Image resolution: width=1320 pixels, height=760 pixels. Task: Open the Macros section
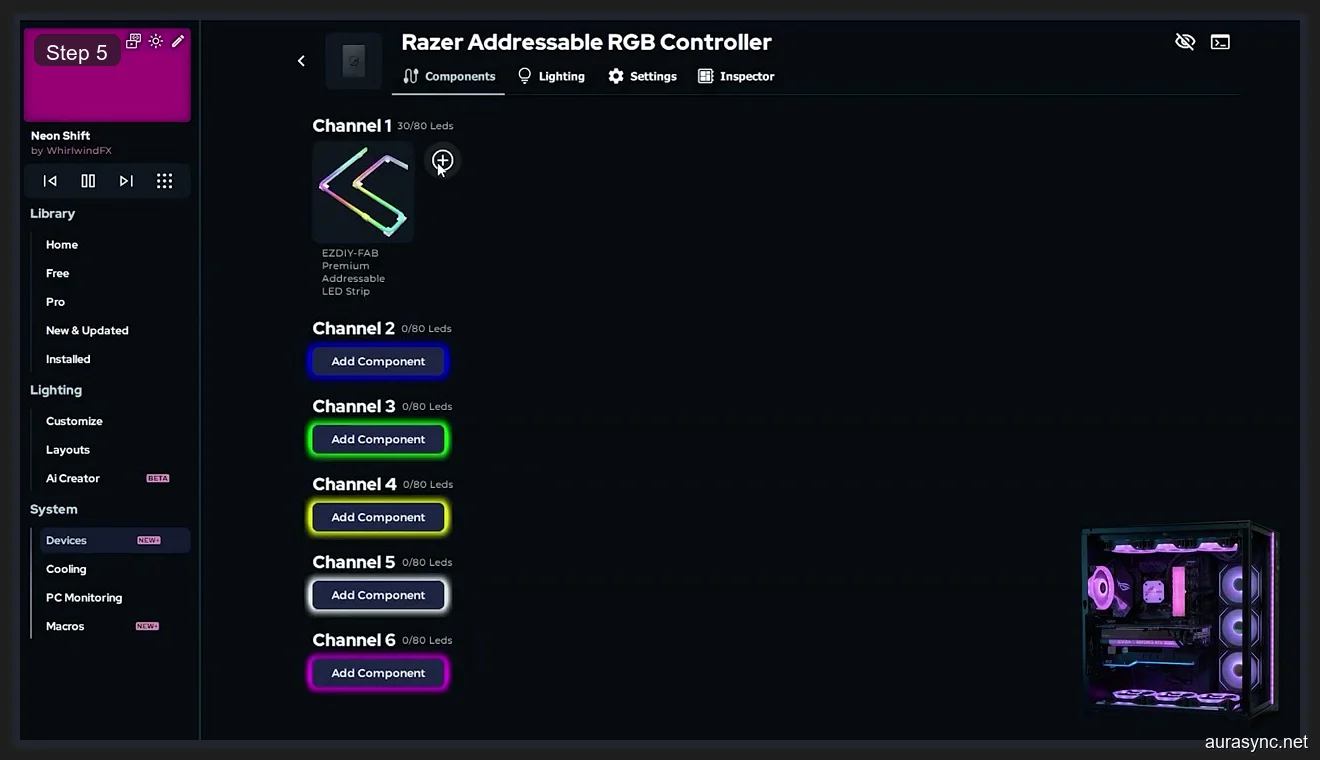(64, 626)
